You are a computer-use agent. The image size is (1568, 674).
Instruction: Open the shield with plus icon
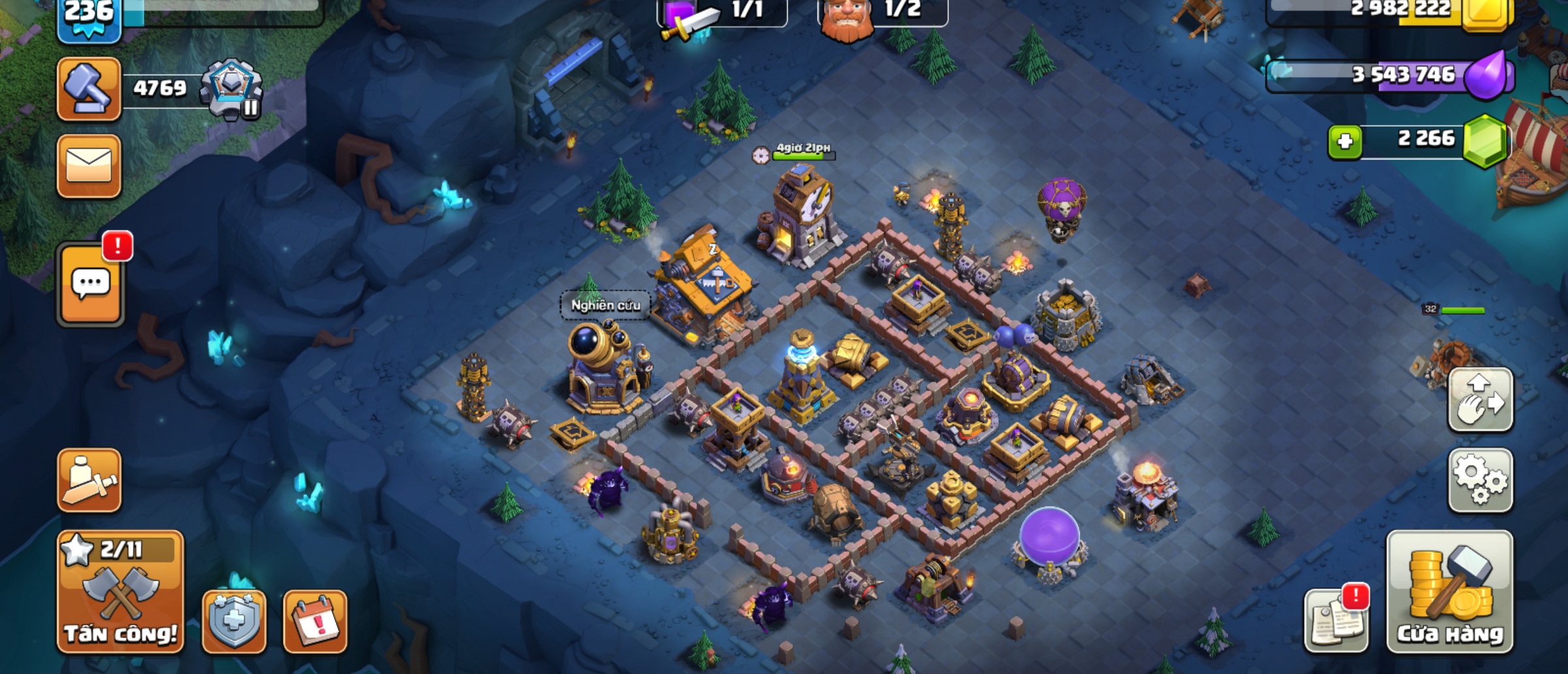[x=234, y=620]
